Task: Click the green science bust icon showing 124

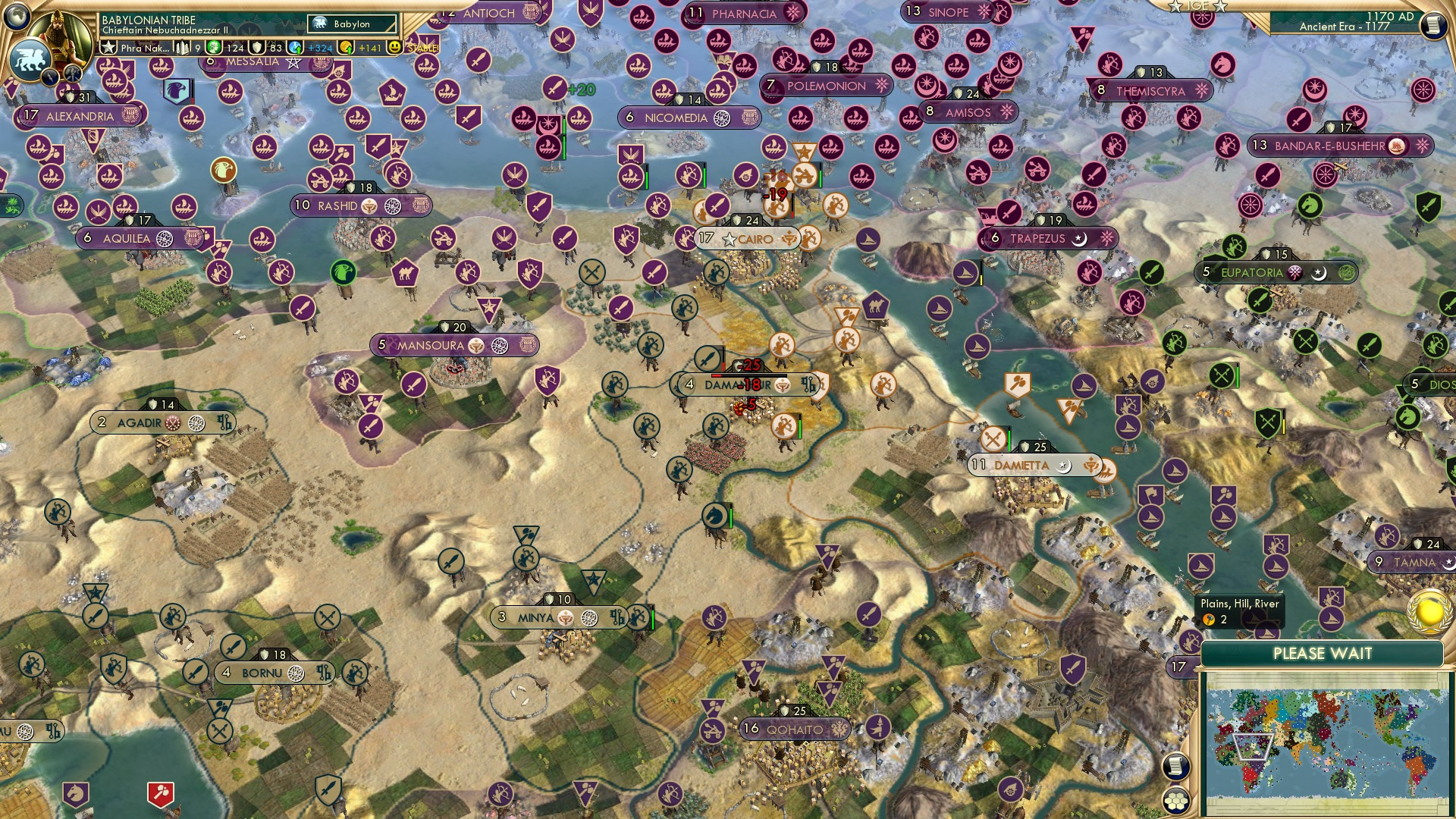Action: tap(213, 48)
